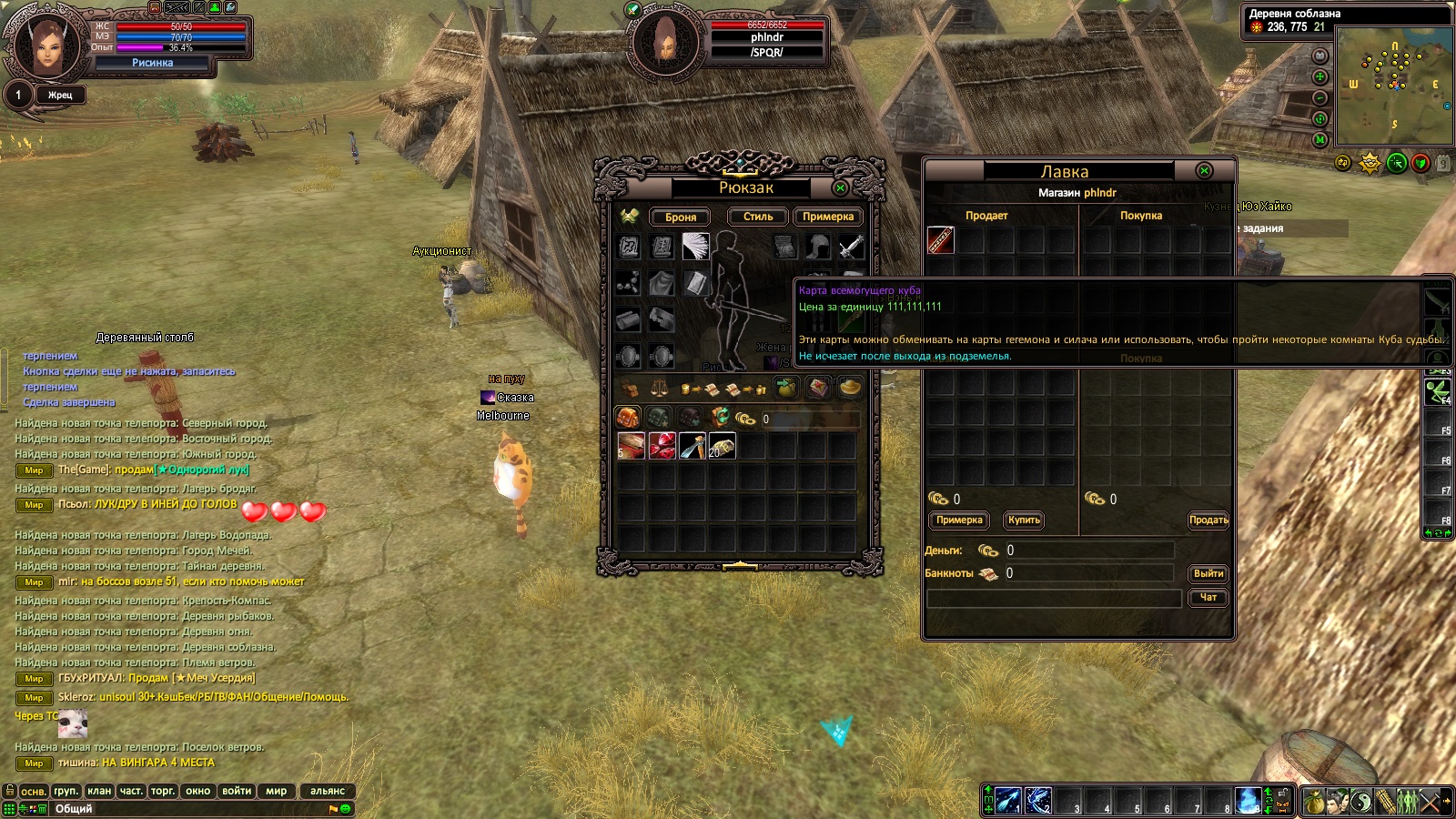Close the Рюкзак backpack window
The image size is (1456, 819).
pyautogui.click(x=840, y=187)
